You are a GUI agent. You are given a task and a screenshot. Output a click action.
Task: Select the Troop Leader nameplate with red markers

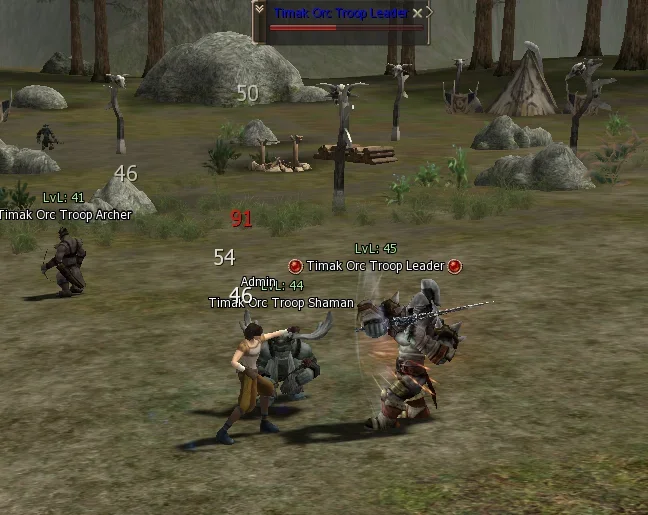[375, 266]
